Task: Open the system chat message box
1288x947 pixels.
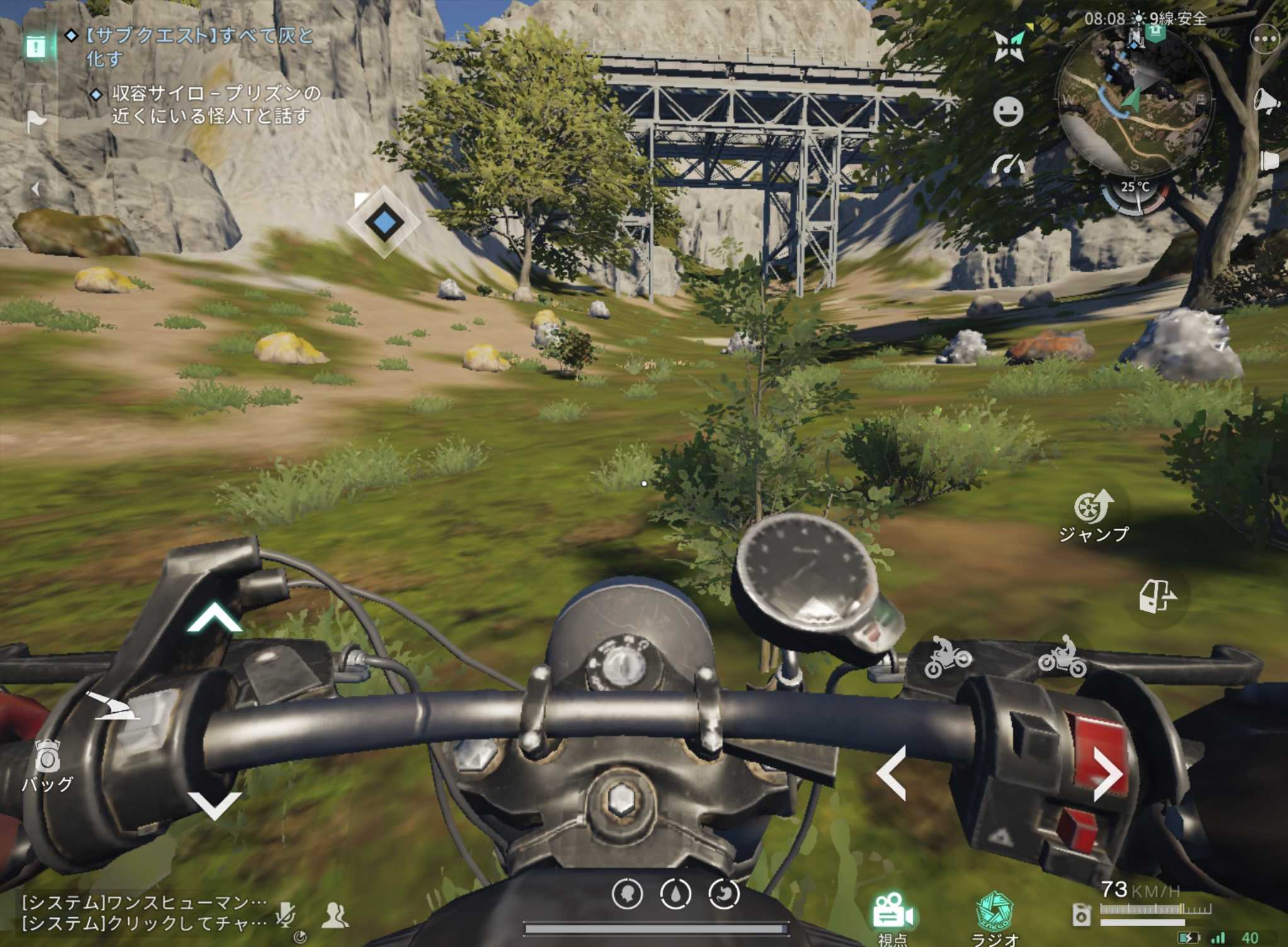Action: [144, 913]
